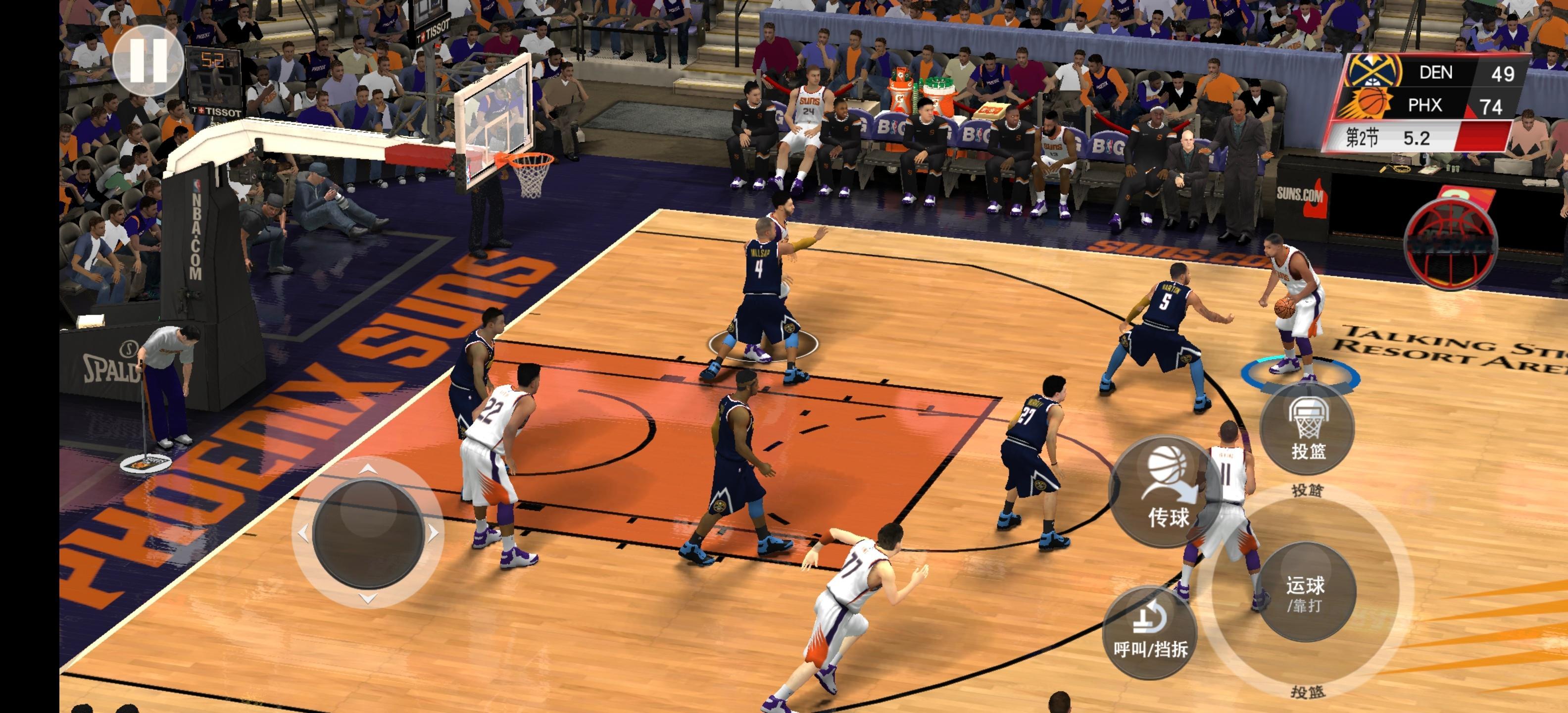Tap the 呼叫/挡拆 call screen button
The height and width of the screenshot is (713, 1568).
pos(1150,632)
